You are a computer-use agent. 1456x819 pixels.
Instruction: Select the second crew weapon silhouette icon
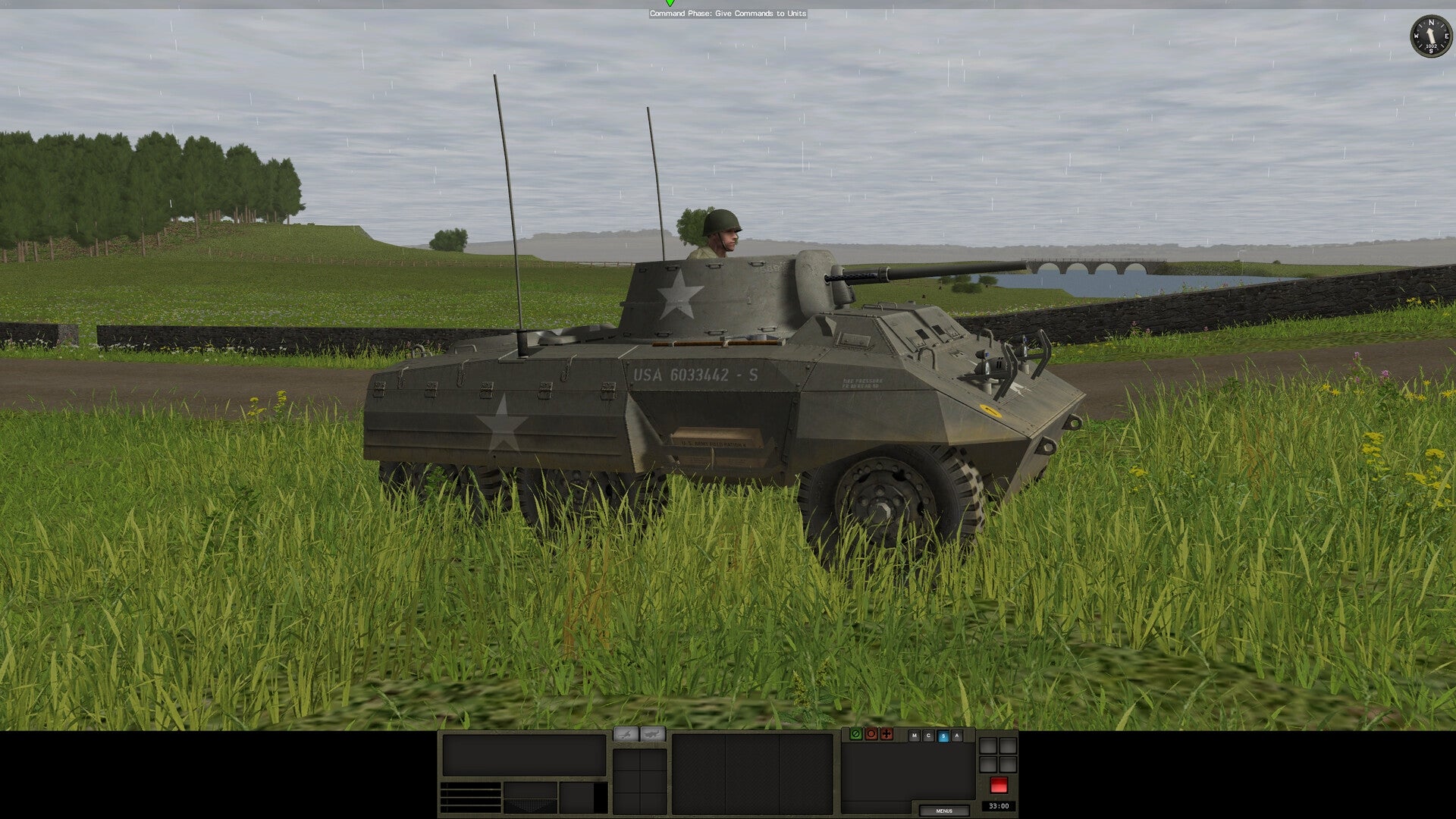tap(653, 734)
